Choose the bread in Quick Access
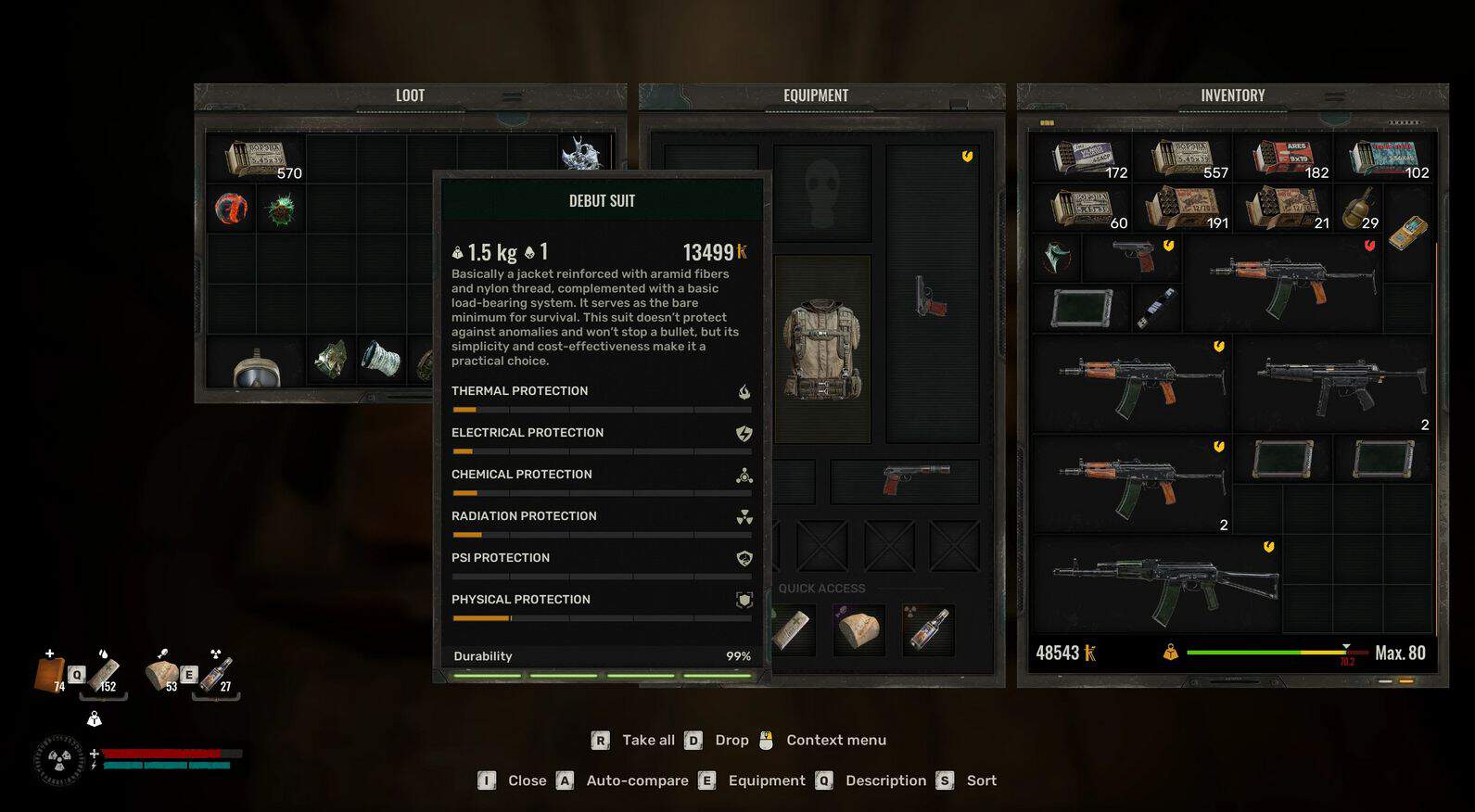Viewport: 1475px width, 812px height. 858,630
